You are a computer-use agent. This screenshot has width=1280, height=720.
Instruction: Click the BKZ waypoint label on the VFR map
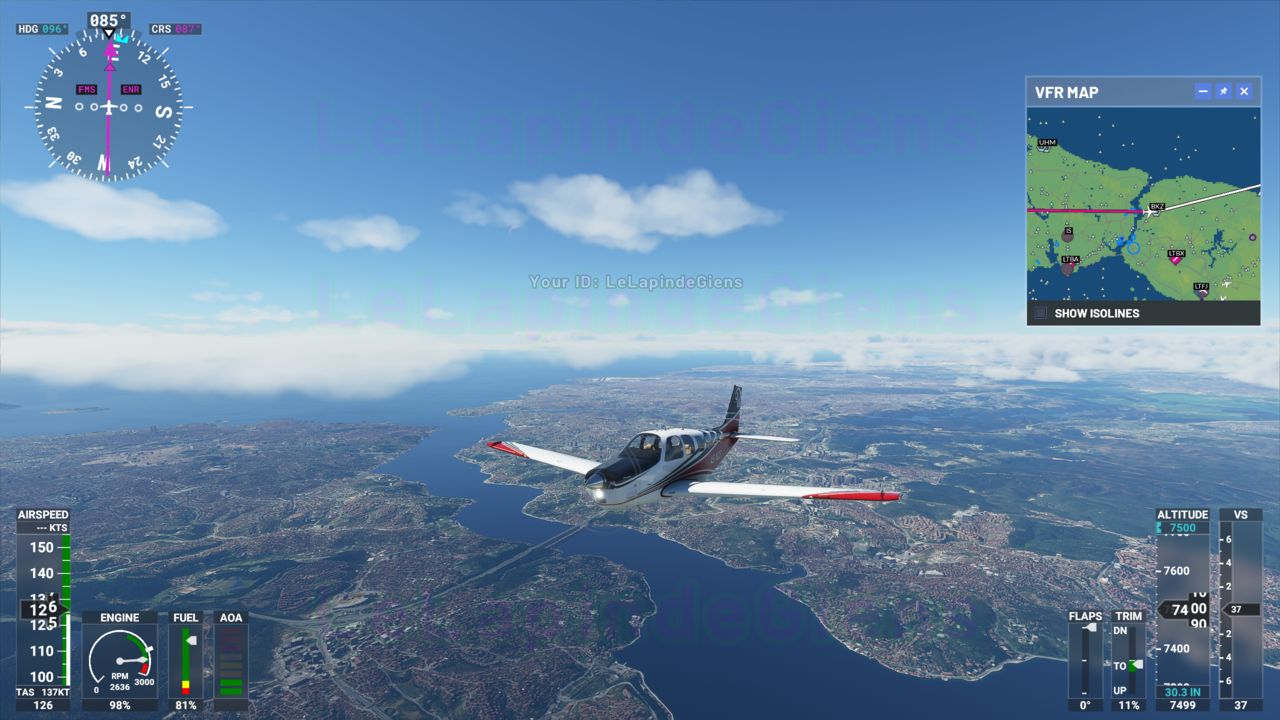(x=1157, y=206)
